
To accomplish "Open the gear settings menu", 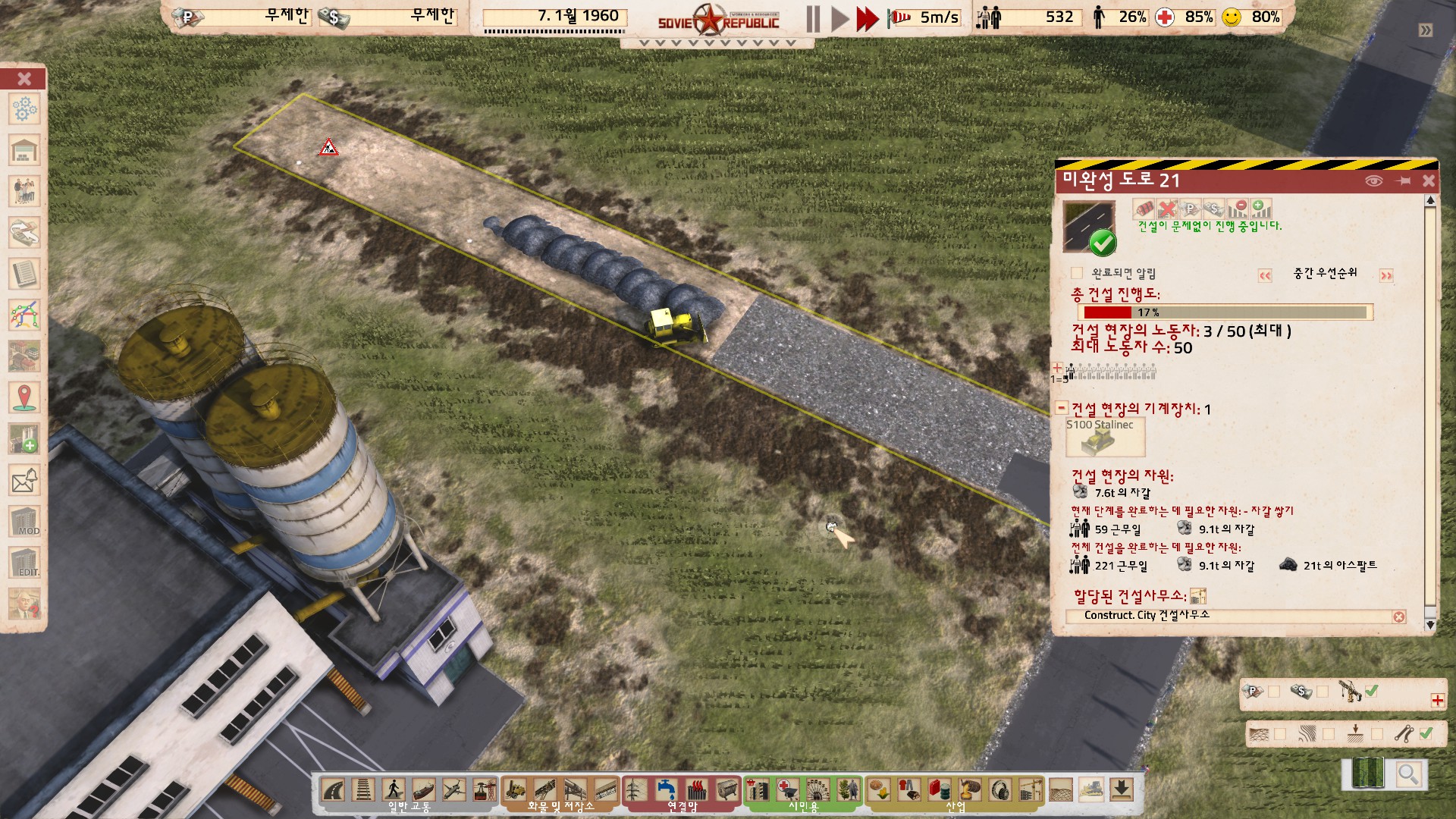I will (24, 109).
